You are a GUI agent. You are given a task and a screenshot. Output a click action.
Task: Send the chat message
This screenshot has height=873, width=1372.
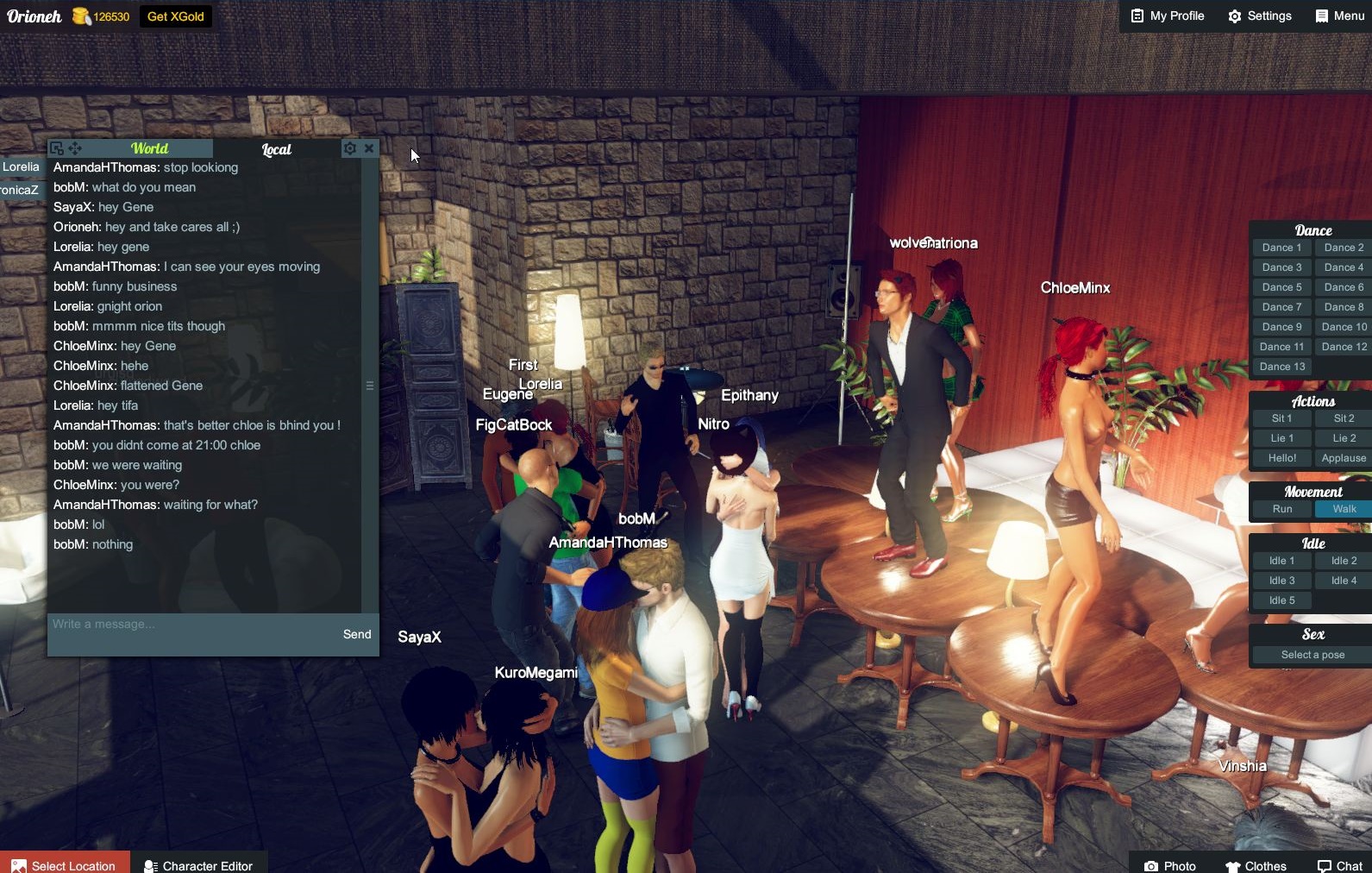(357, 634)
